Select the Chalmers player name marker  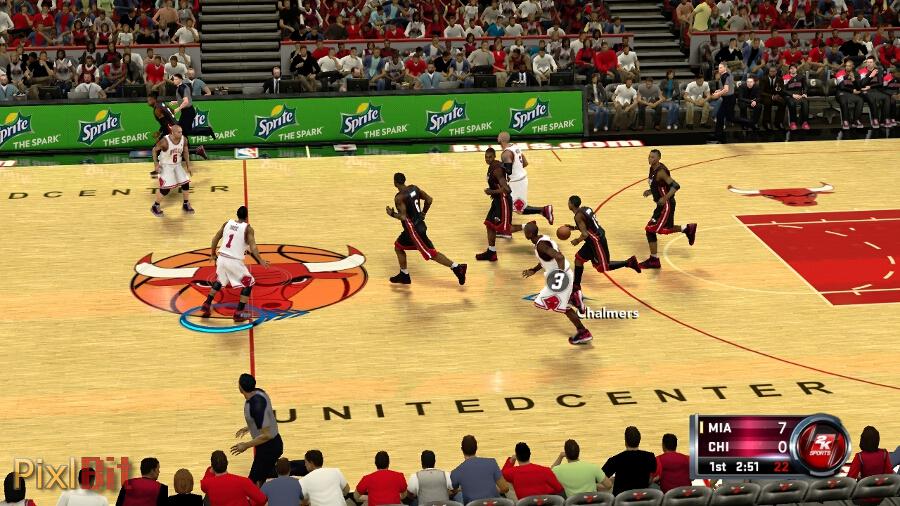pos(607,313)
